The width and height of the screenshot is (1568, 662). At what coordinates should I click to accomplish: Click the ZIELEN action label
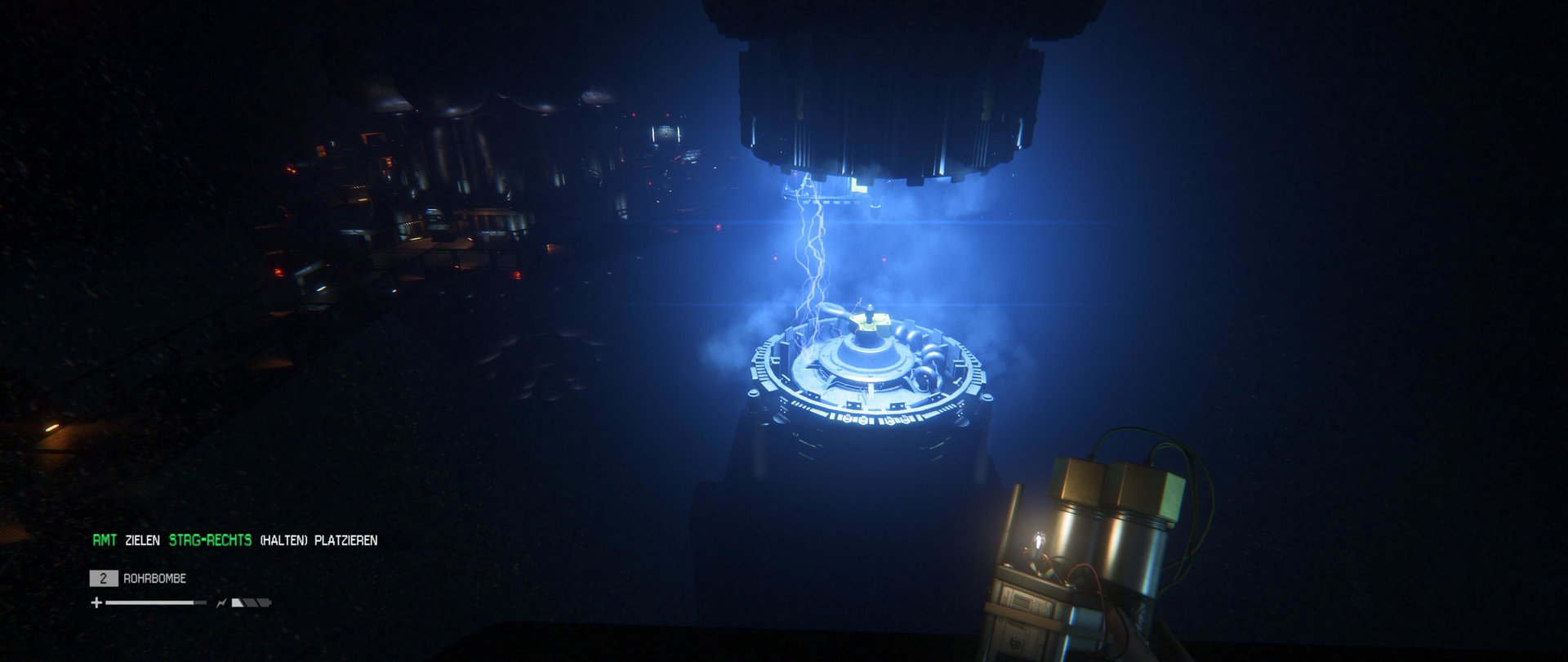point(144,539)
